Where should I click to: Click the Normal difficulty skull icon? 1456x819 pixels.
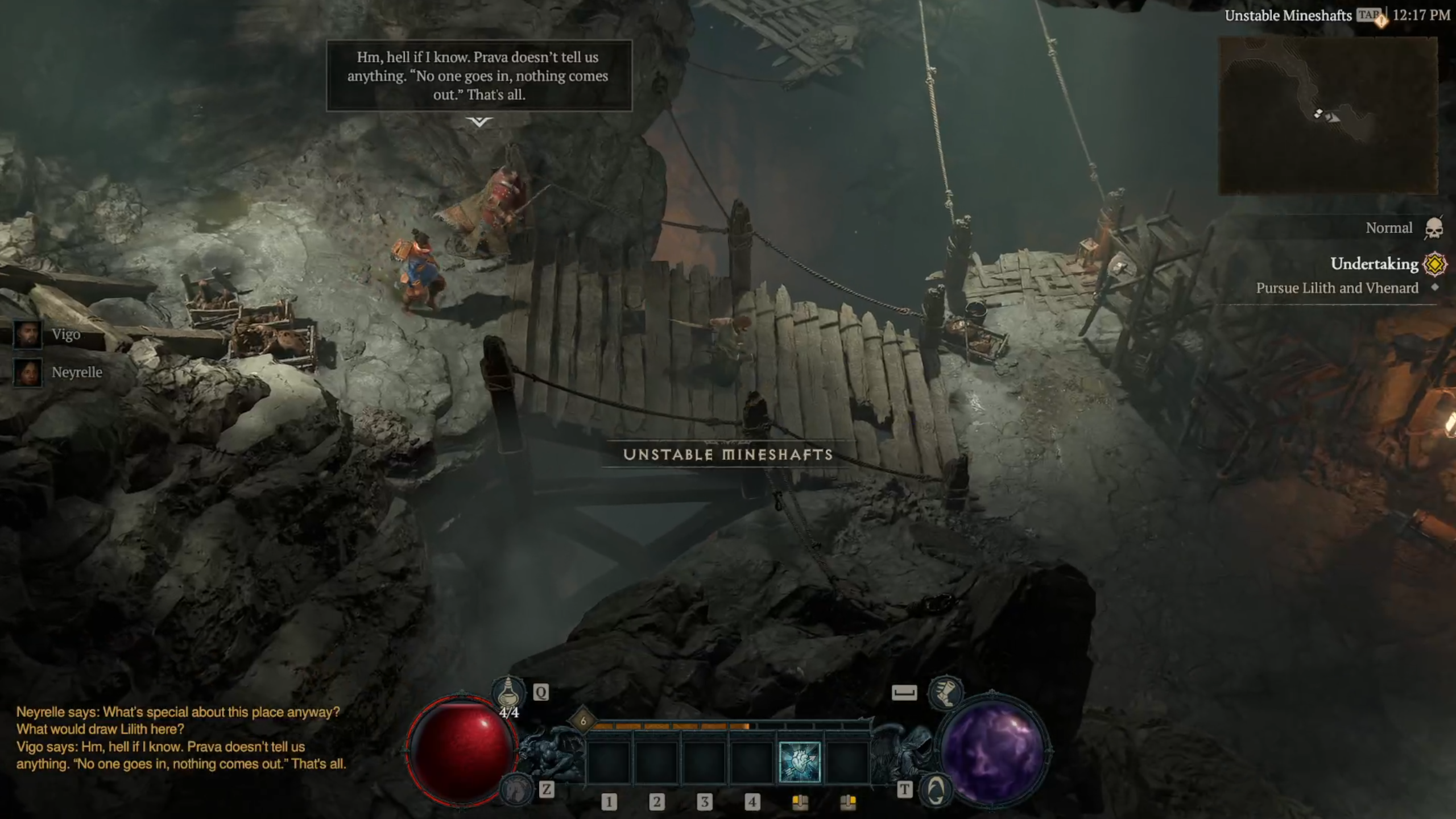pyautogui.click(x=1434, y=229)
